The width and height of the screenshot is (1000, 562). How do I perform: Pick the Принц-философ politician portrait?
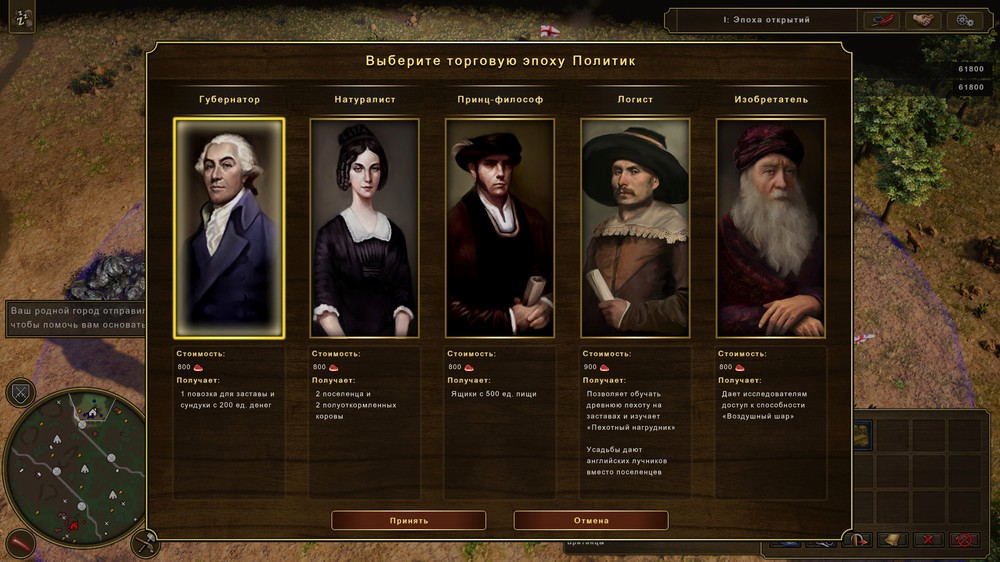(500, 228)
